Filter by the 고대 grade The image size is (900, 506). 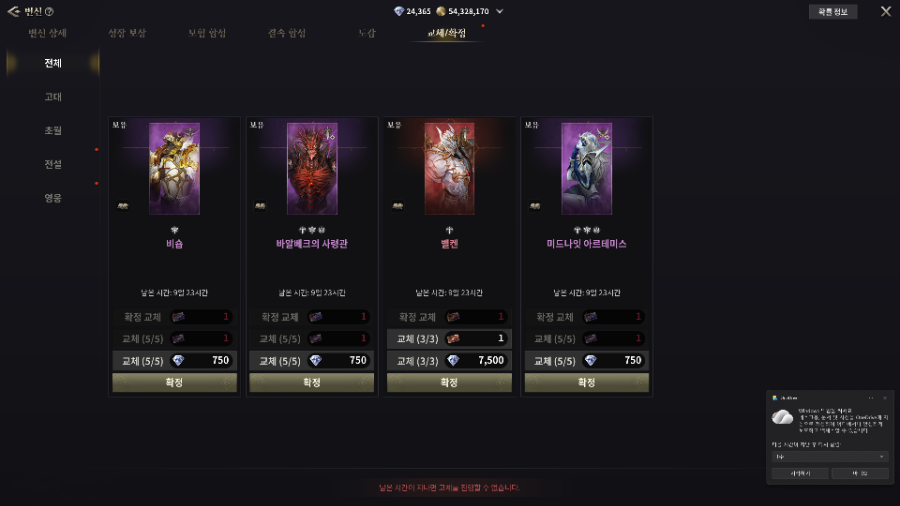53,97
